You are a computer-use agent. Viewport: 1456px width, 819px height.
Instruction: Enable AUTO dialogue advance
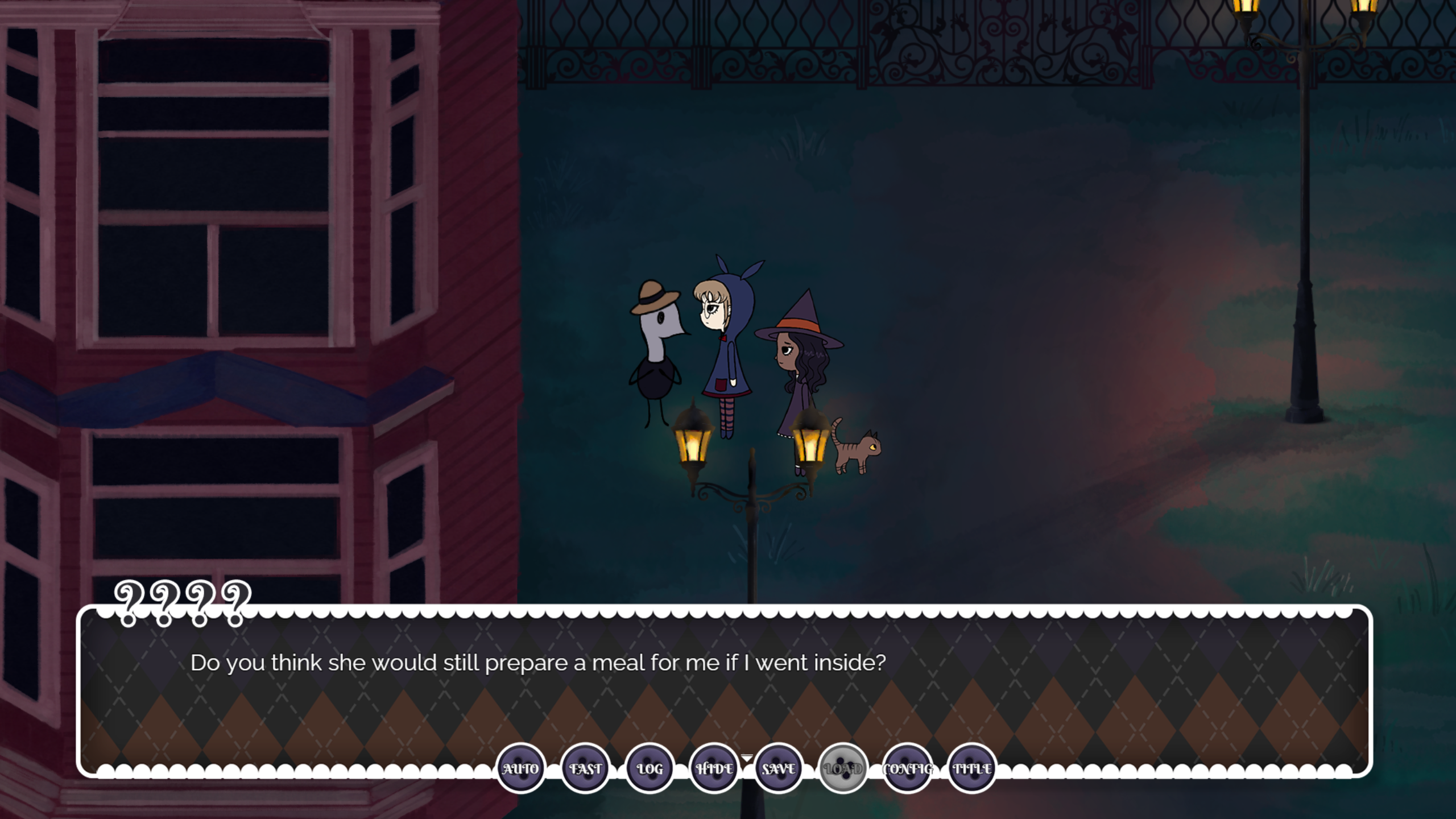(520, 768)
